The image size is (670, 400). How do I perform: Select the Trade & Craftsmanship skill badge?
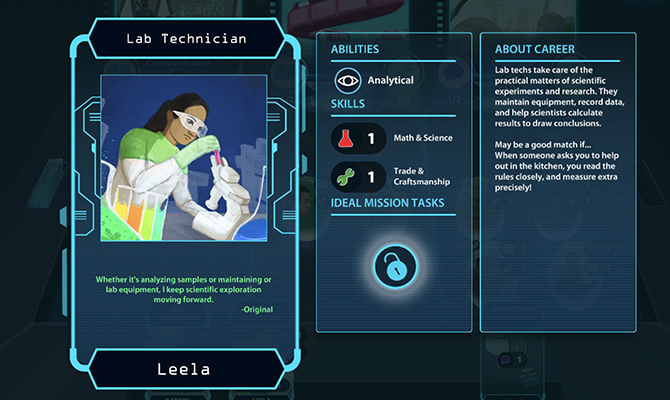(x=358, y=176)
